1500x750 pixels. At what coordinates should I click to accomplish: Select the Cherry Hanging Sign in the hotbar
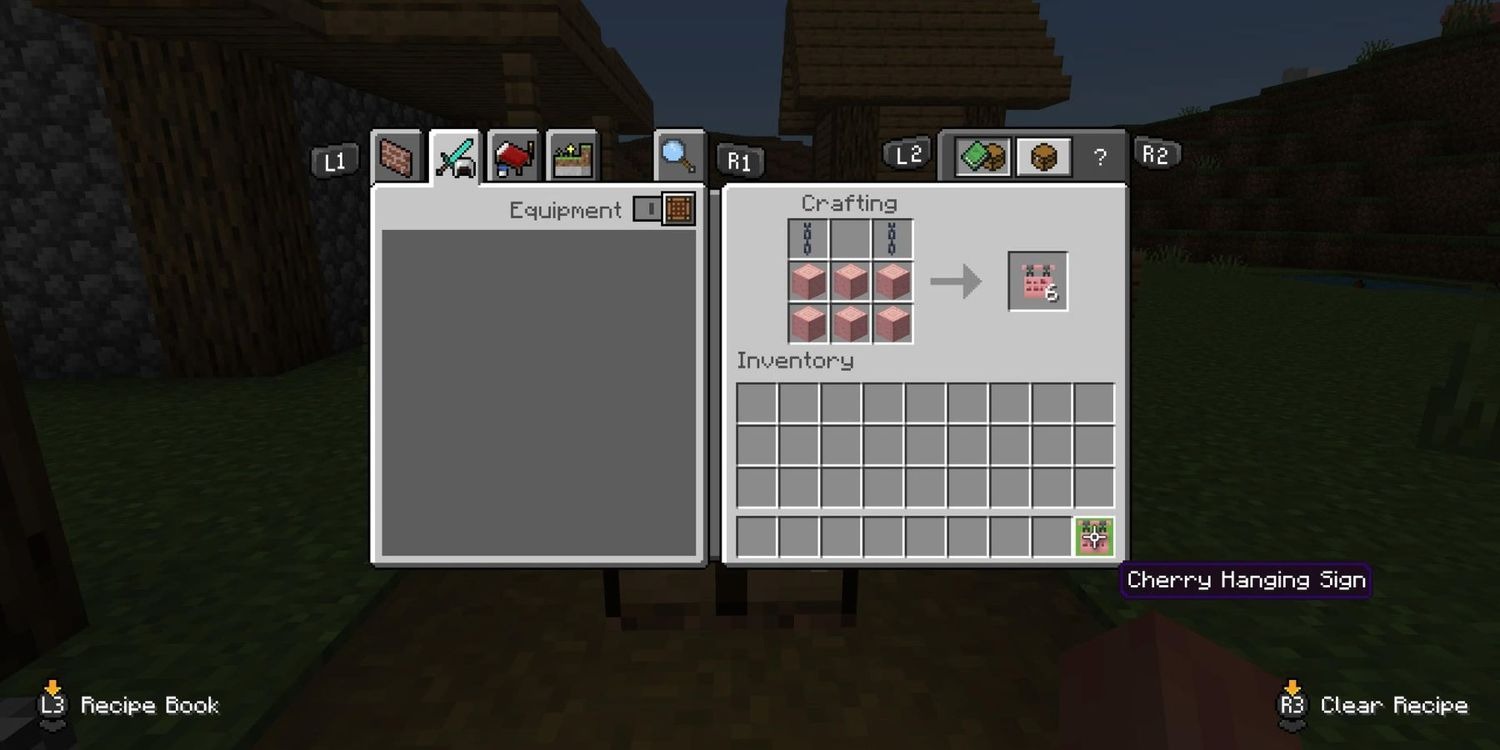1093,537
